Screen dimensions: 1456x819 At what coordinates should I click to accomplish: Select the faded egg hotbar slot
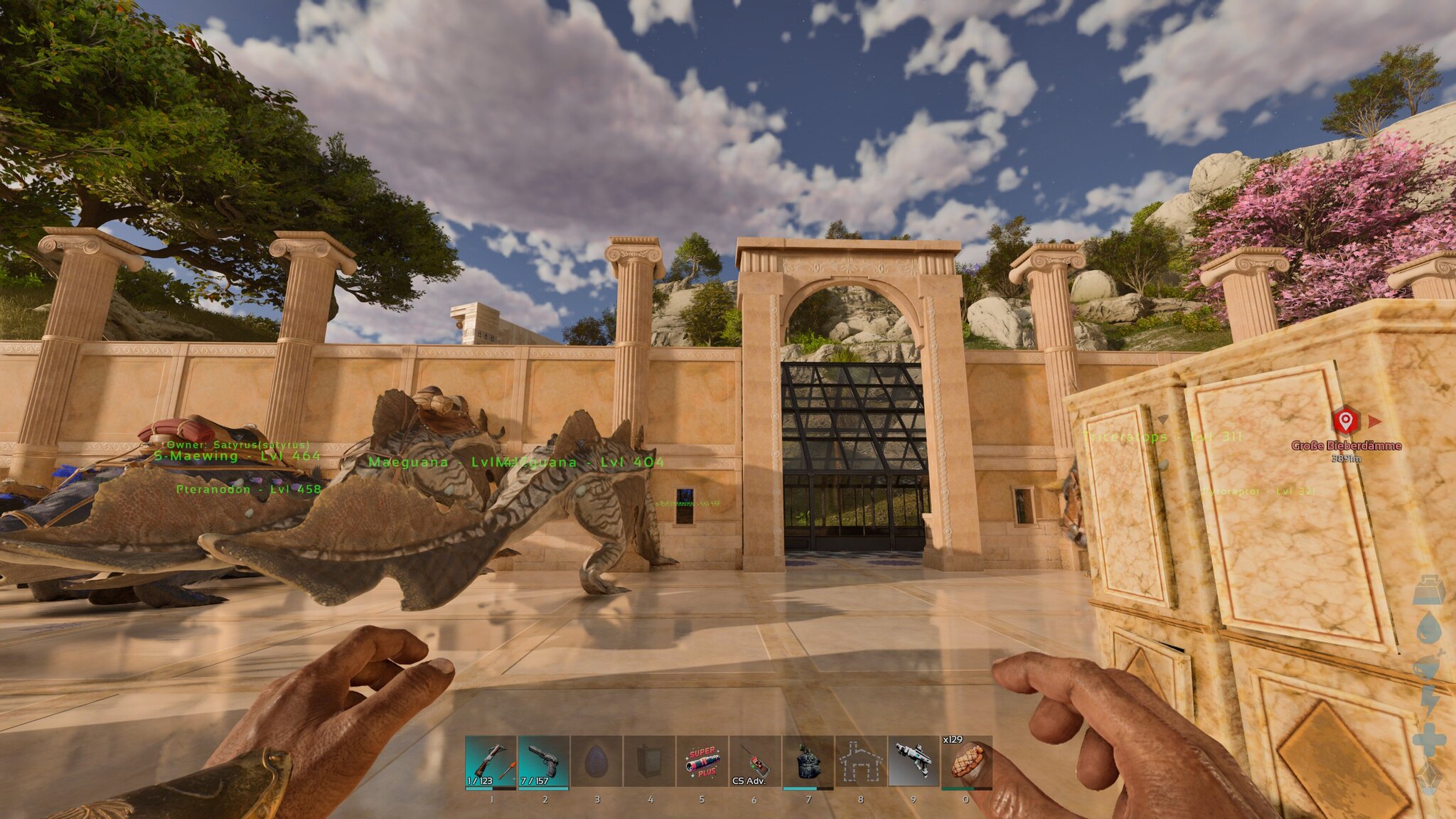click(x=596, y=762)
